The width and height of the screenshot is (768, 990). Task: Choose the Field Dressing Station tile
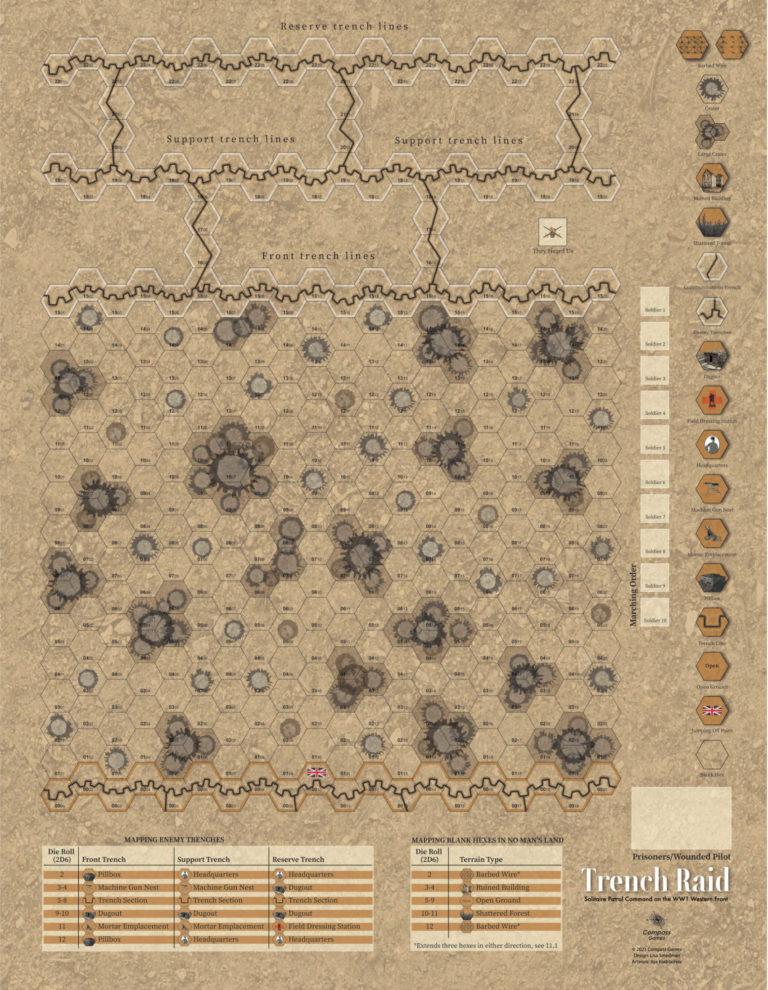click(x=713, y=399)
